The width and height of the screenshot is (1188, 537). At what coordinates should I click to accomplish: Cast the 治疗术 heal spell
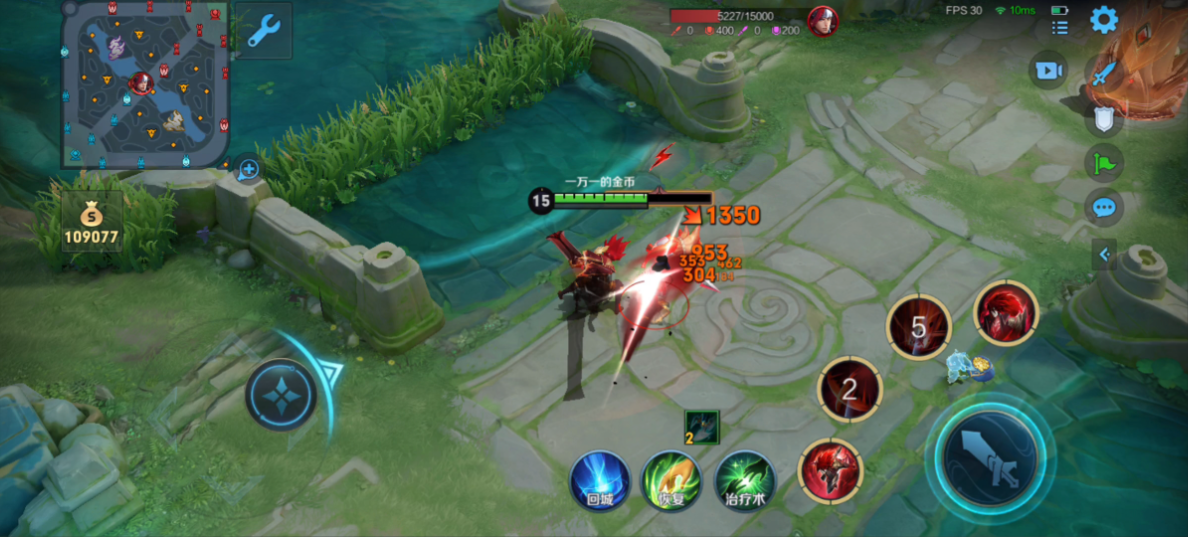745,481
